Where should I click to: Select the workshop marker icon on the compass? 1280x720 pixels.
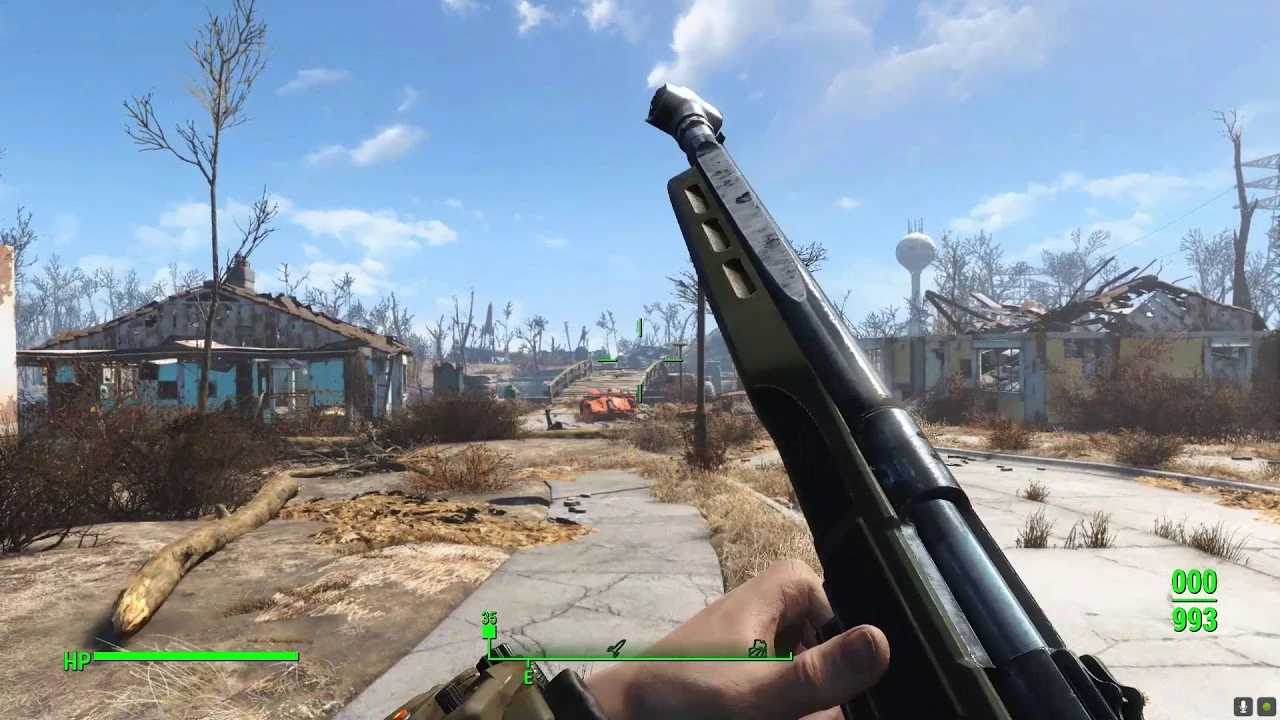point(615,648)
